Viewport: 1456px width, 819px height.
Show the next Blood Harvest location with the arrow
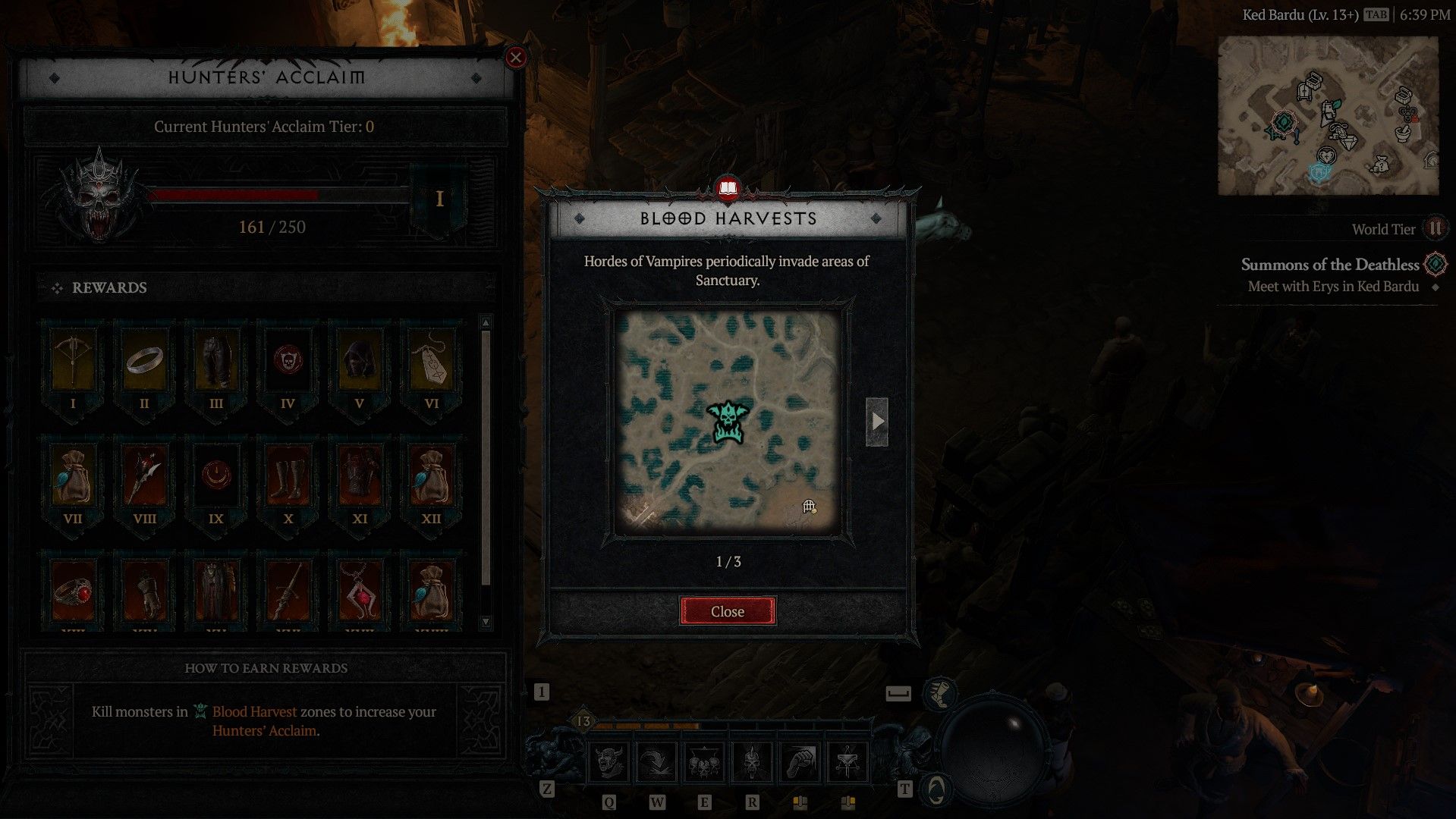879,422
